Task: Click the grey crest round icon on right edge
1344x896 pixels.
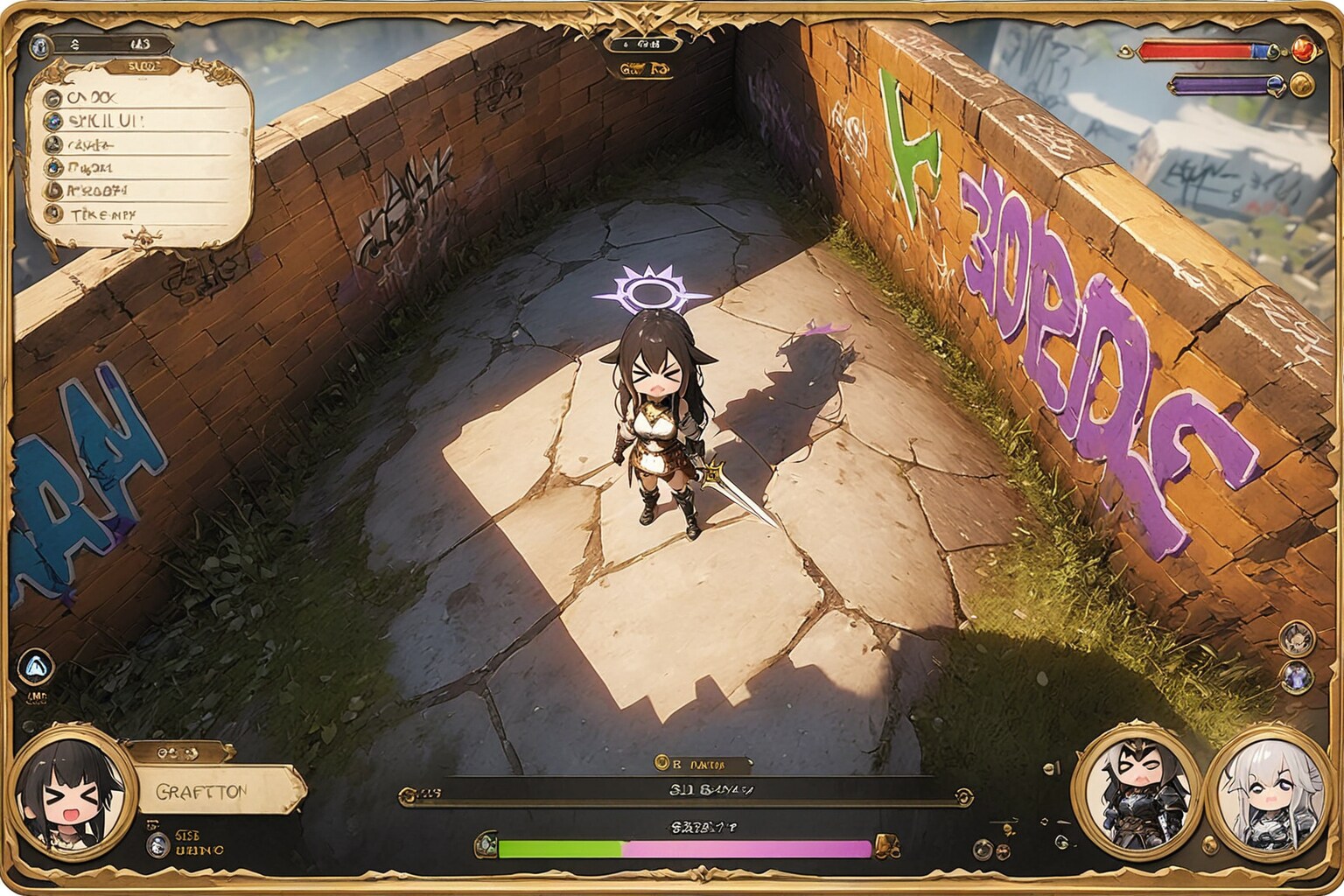Action: pos(1296,639)
